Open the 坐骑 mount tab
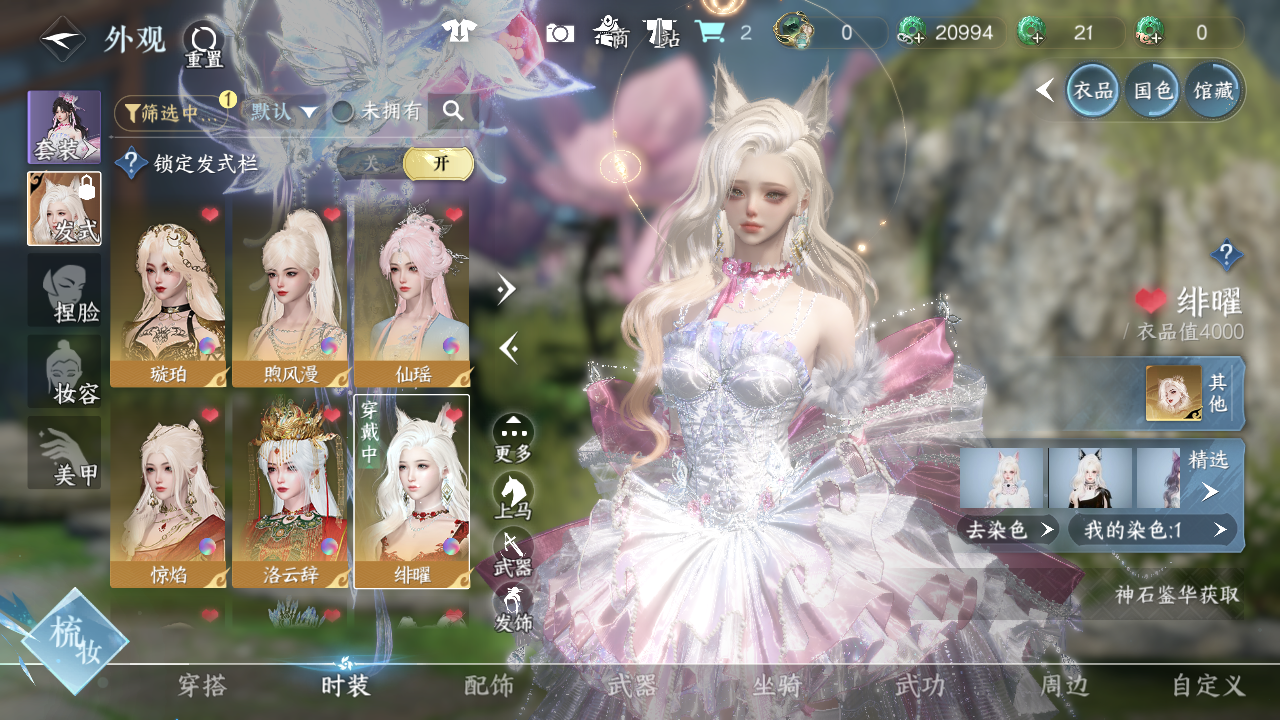Image resolution: width=1280 pixels, height=720 pixels. click(777, 686)
